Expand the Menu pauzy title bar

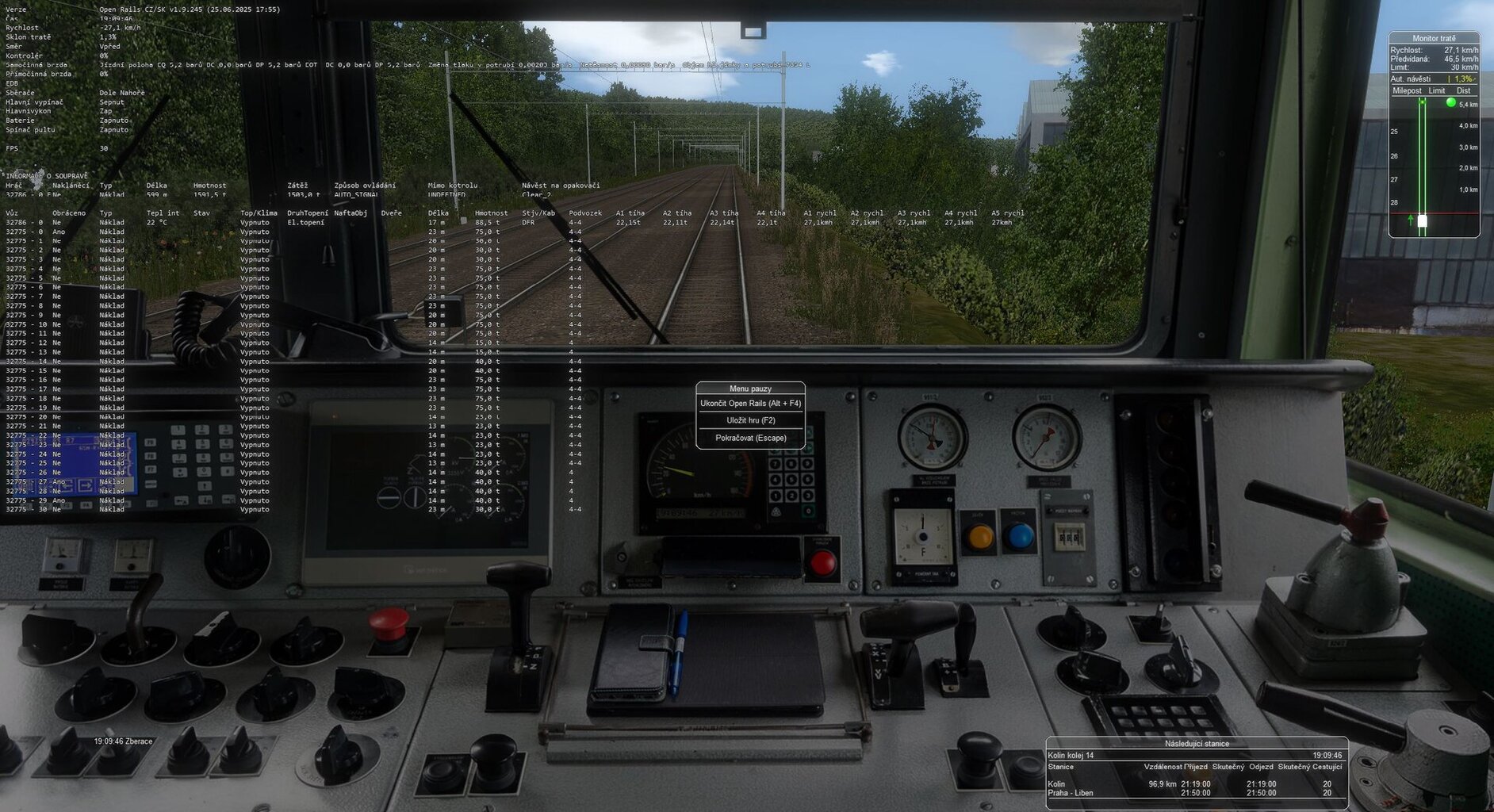tap(750, 388)
